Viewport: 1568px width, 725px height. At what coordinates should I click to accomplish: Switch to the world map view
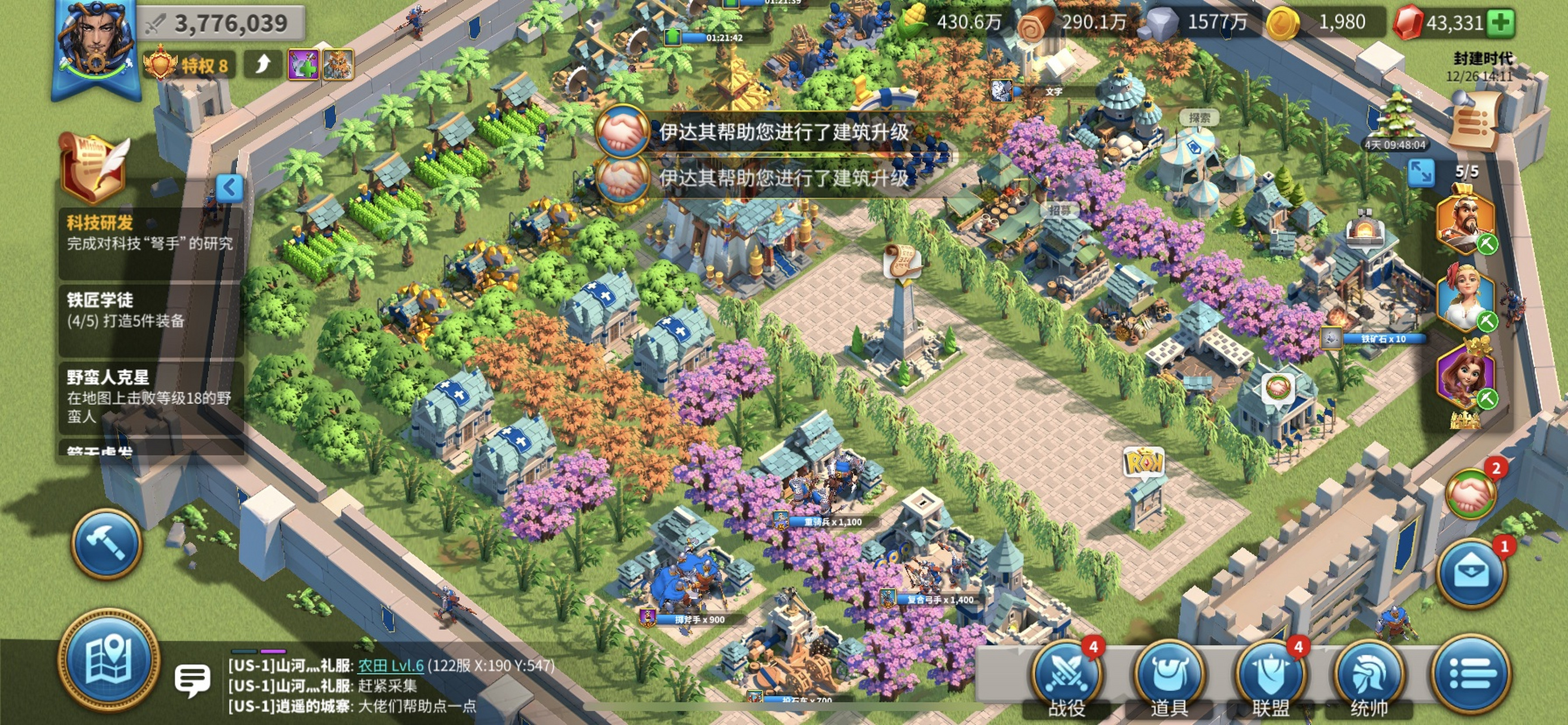[109, 661]
